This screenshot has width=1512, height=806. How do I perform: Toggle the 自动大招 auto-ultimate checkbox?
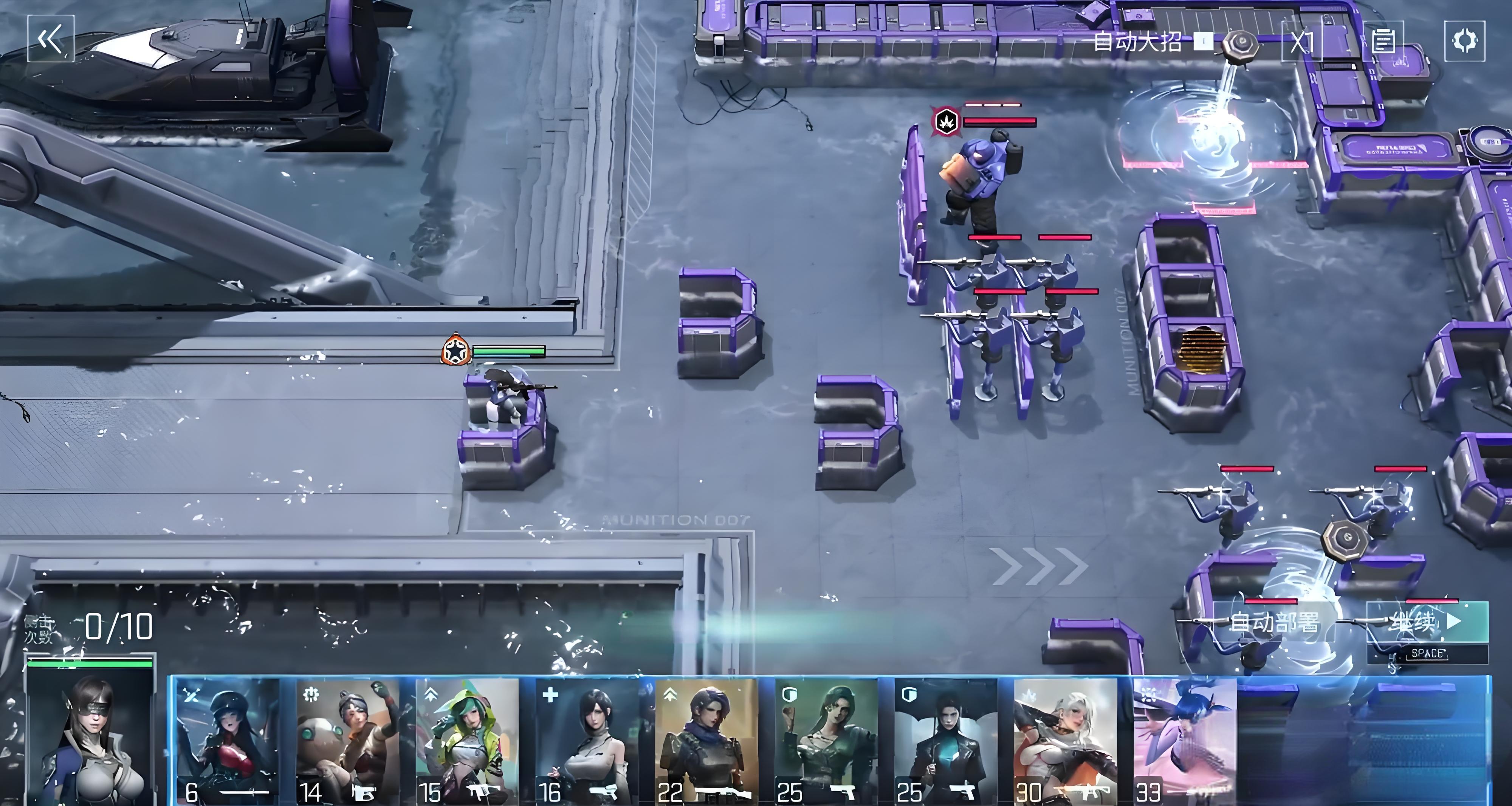pyautogui.click(x=1203, y=42)
